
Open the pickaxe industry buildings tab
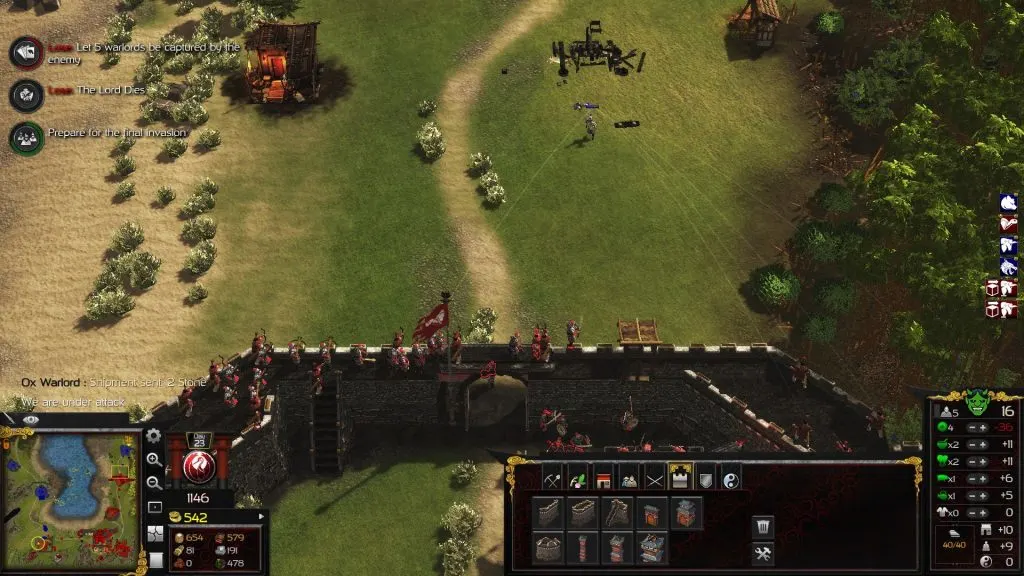pos(554,479)
